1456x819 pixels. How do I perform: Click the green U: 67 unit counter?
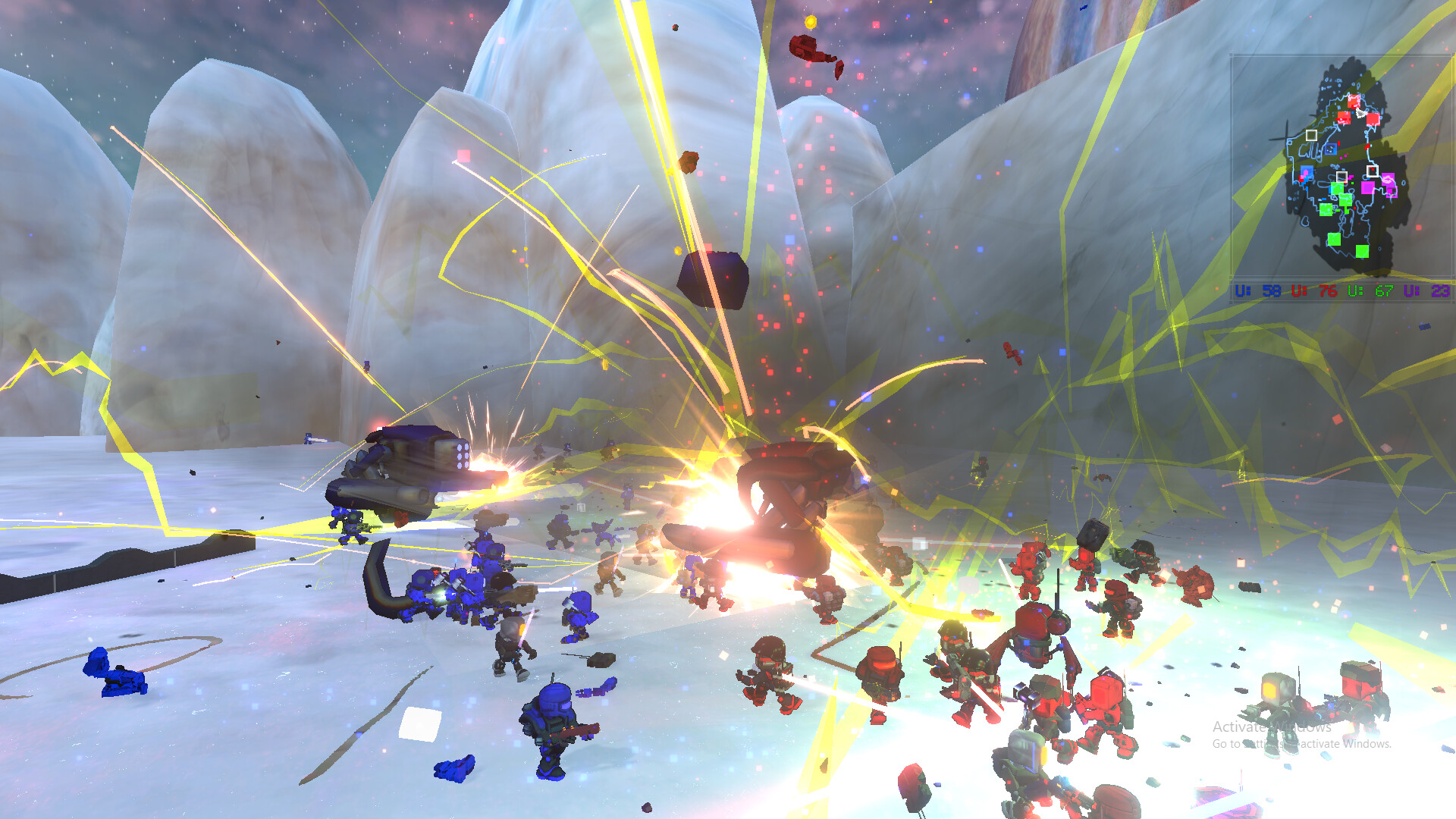point(1369,290)
